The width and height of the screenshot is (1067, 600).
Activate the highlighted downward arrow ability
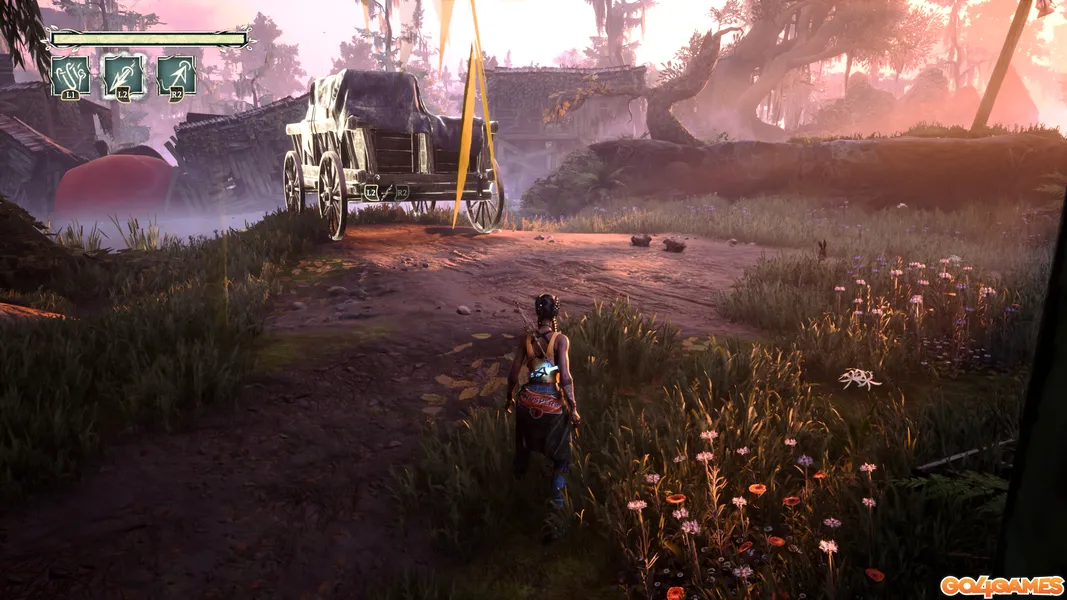coord(123,75)
